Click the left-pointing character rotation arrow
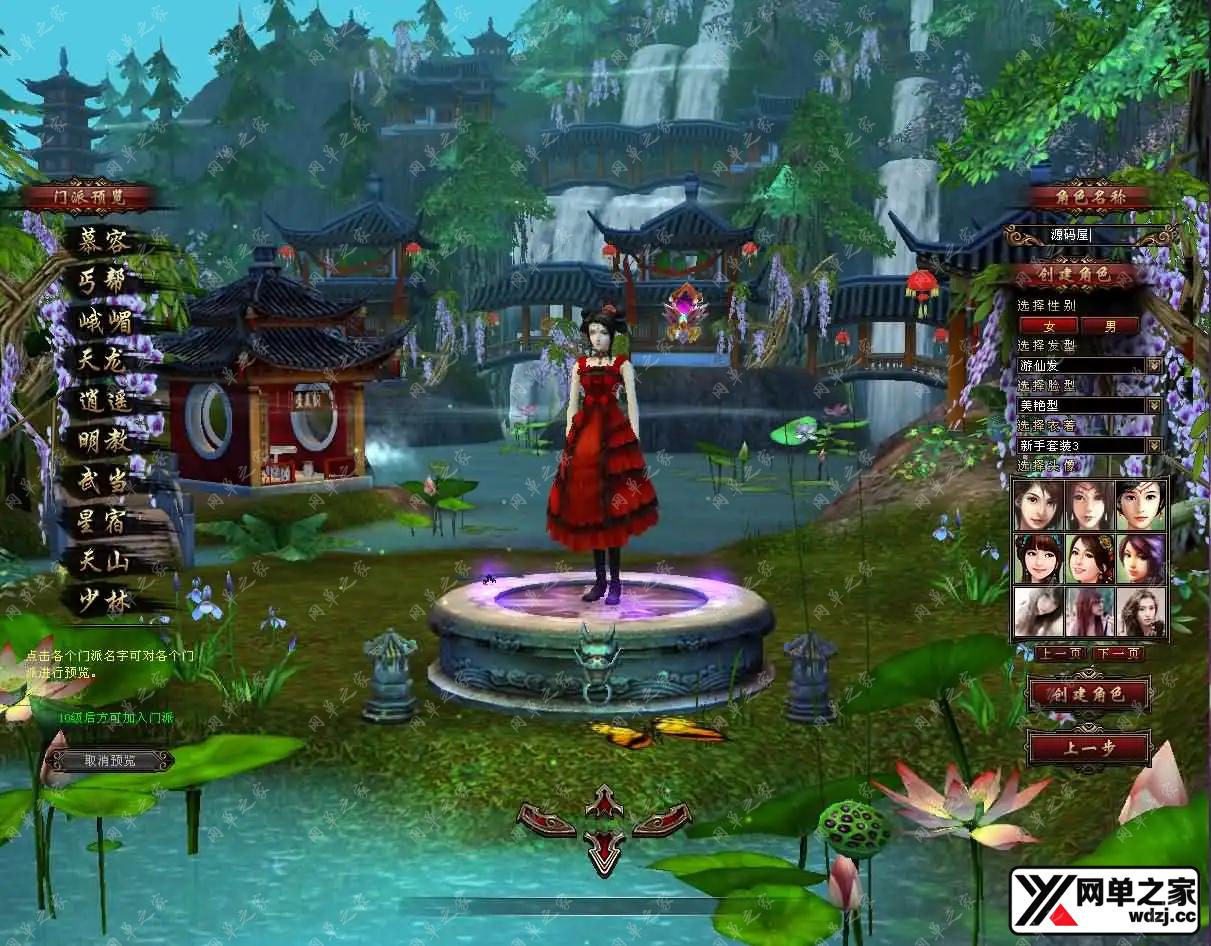1211x946 pixels. (546, 821)
